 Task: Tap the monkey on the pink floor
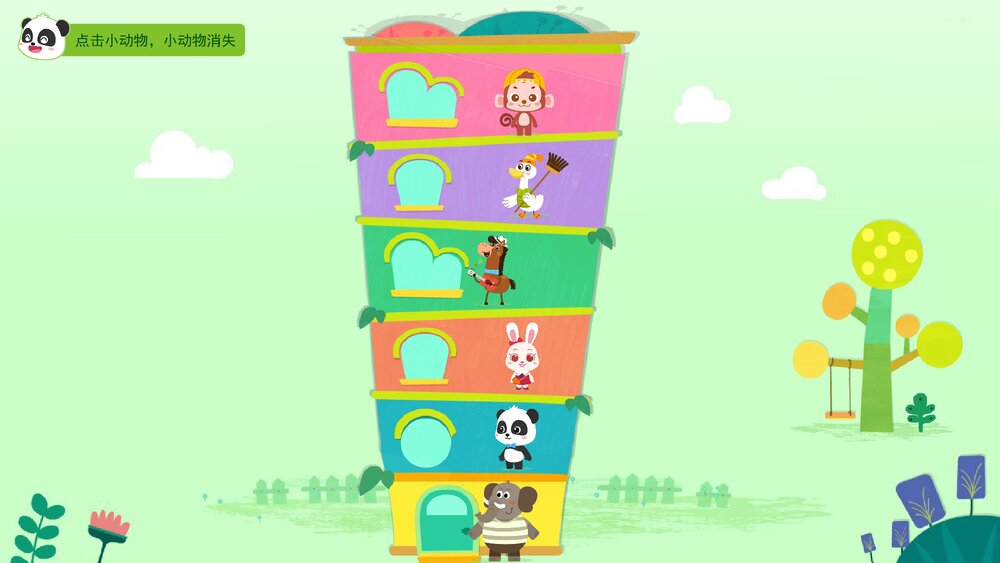(x=522, y=102)
